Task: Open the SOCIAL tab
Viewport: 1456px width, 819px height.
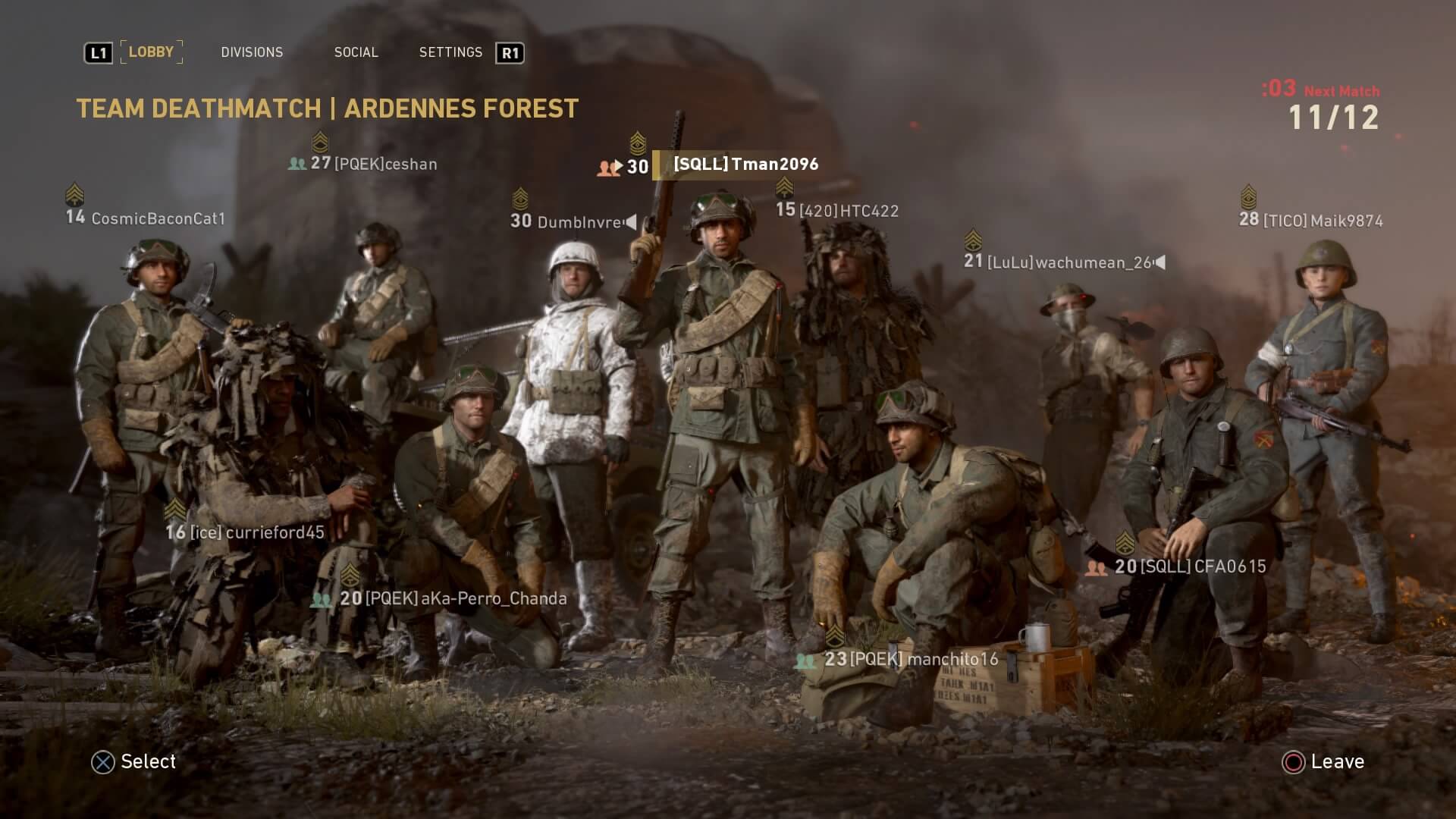Action: [x=356, y=52]
